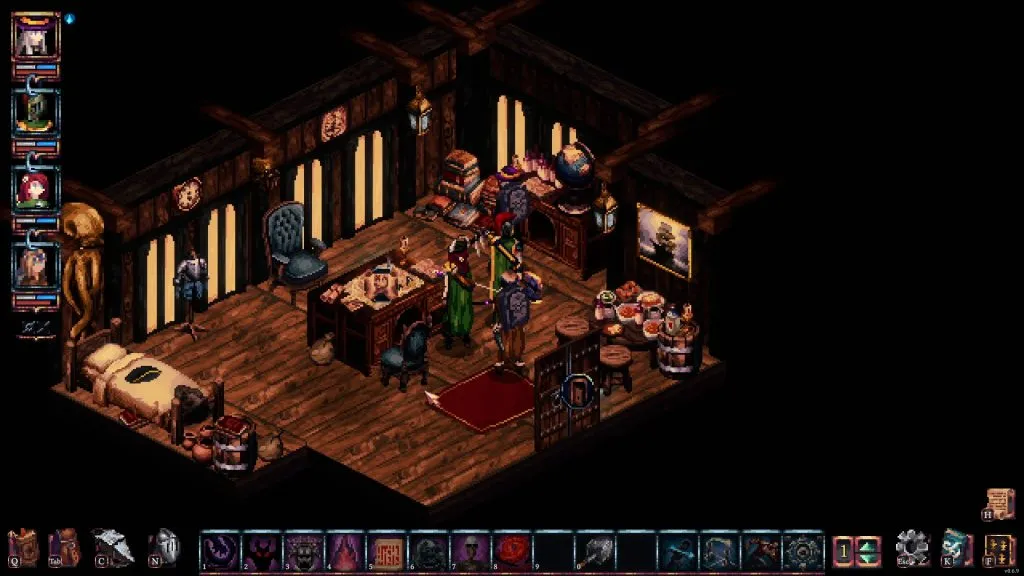Activate the purple crescent skill in slot 1
The height and width of the screenshot is (576, 1024).
220,551
